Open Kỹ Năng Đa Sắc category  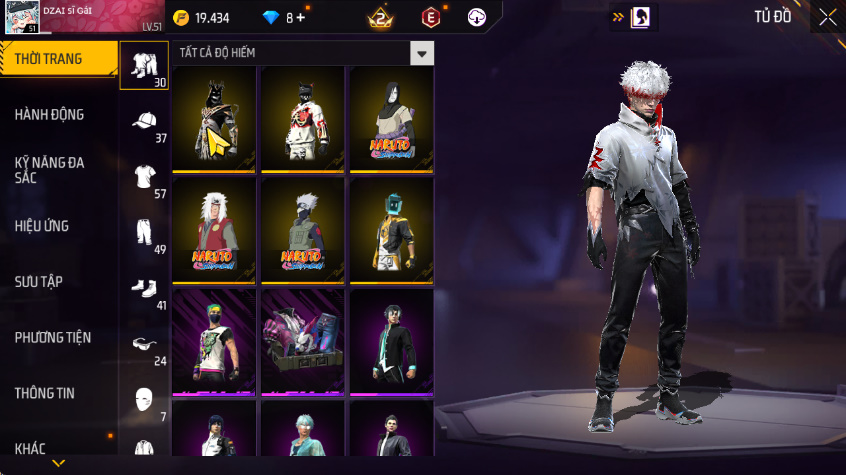(x=48, y=170)
